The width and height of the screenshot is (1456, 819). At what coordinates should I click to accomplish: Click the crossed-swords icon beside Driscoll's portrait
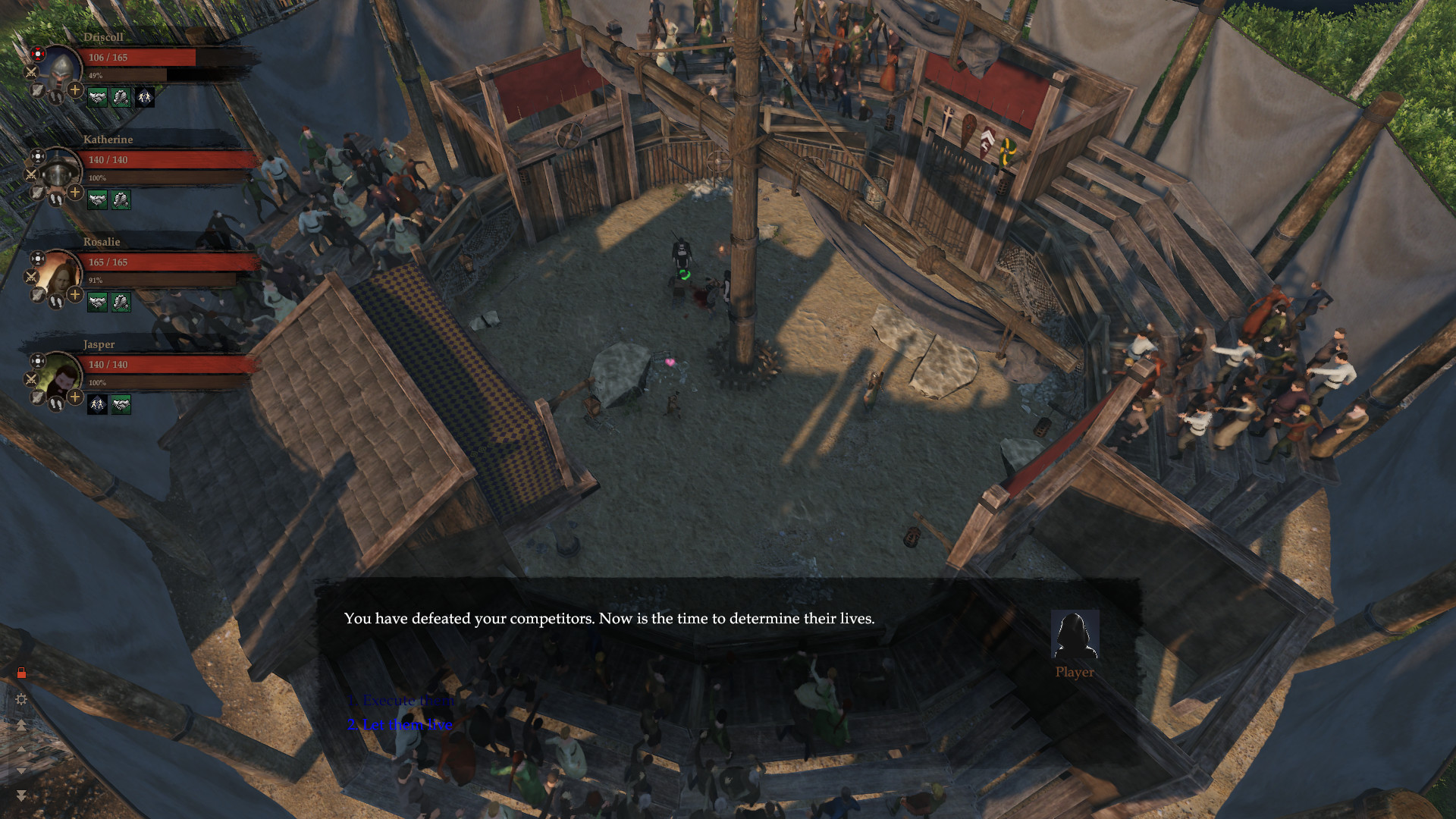(x=30, y=71)
